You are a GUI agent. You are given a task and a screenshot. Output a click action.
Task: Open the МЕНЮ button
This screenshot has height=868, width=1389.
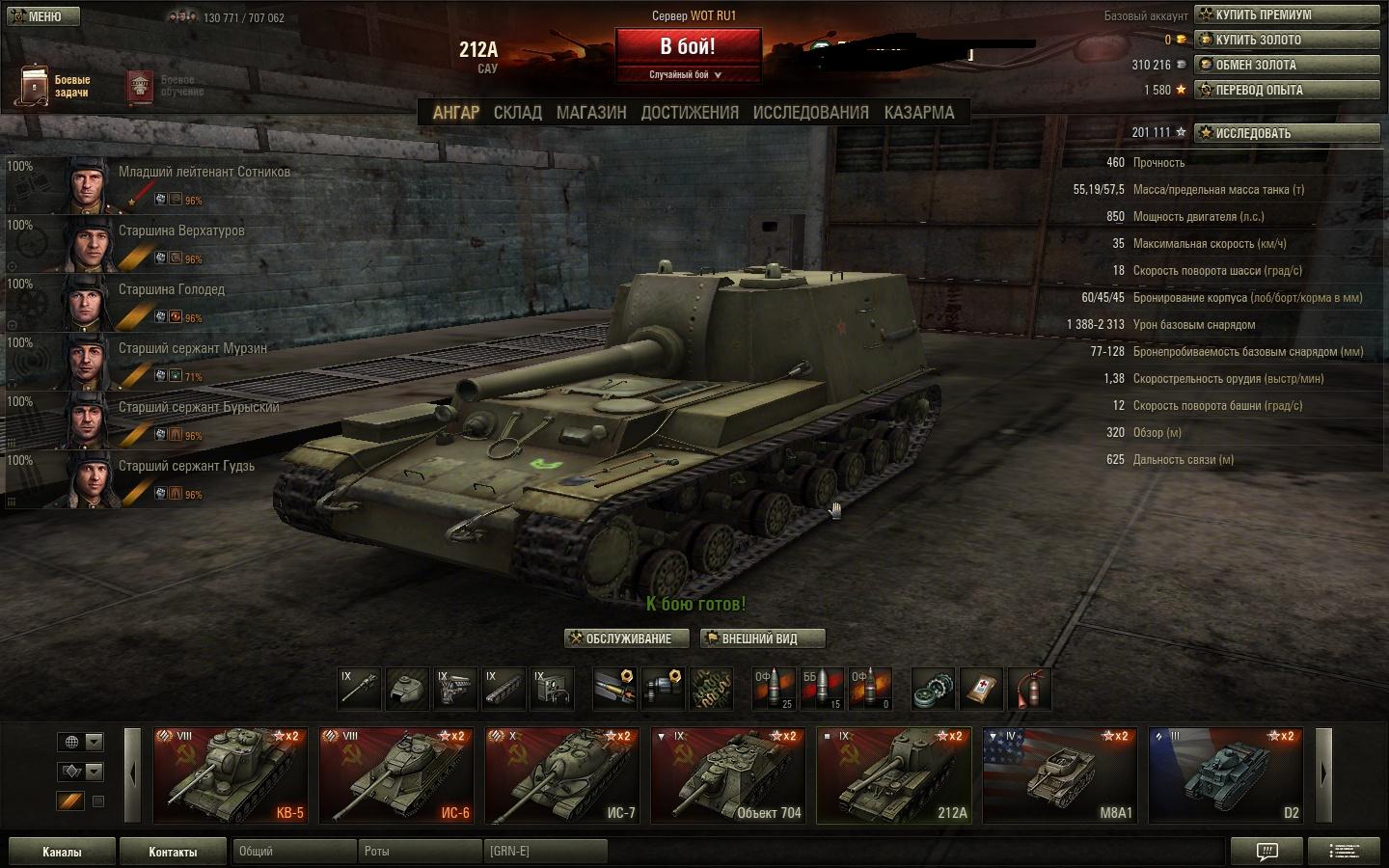click(41, 16)
